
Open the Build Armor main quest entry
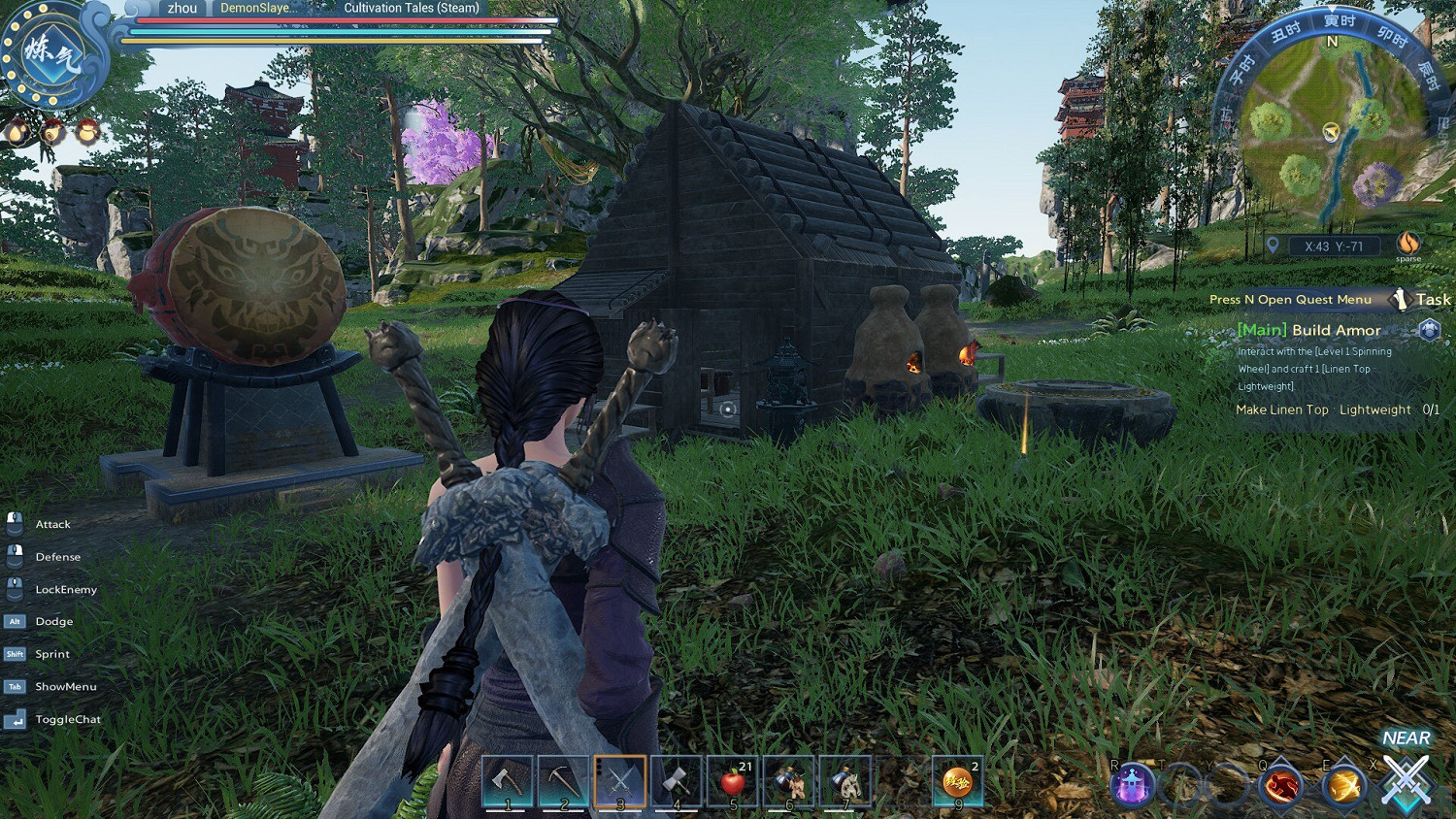tap(1308, 330)
